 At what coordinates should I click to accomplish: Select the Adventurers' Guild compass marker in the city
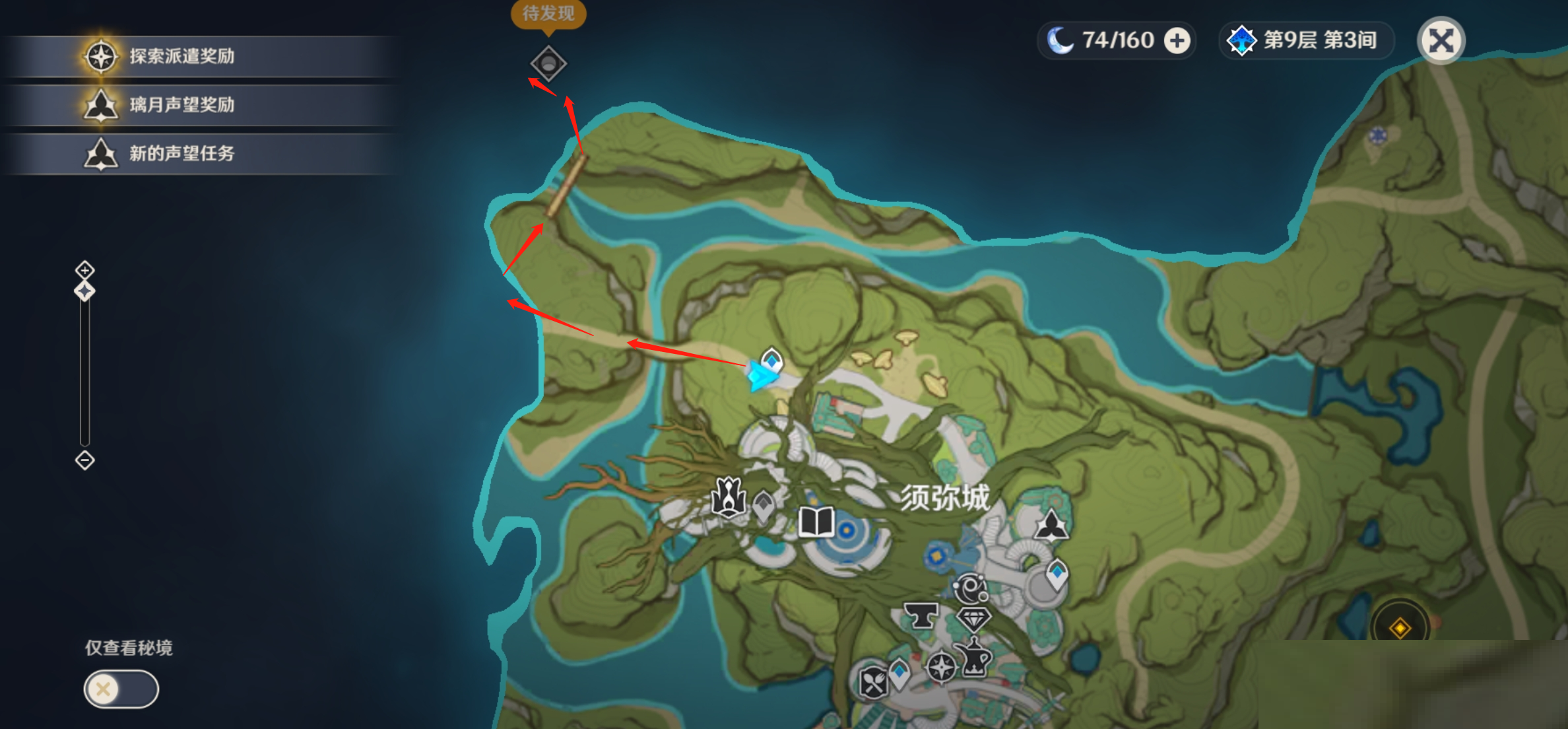[x=940, y=666]
